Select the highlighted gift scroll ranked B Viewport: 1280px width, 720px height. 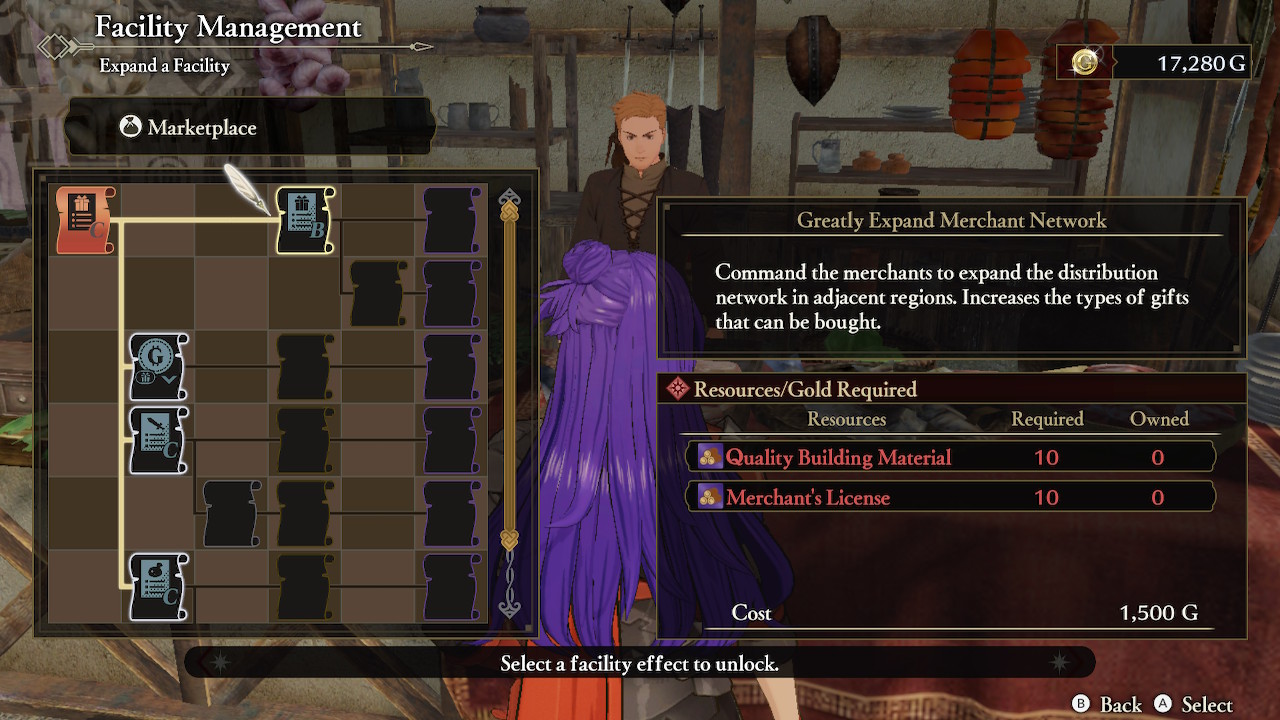304,220
